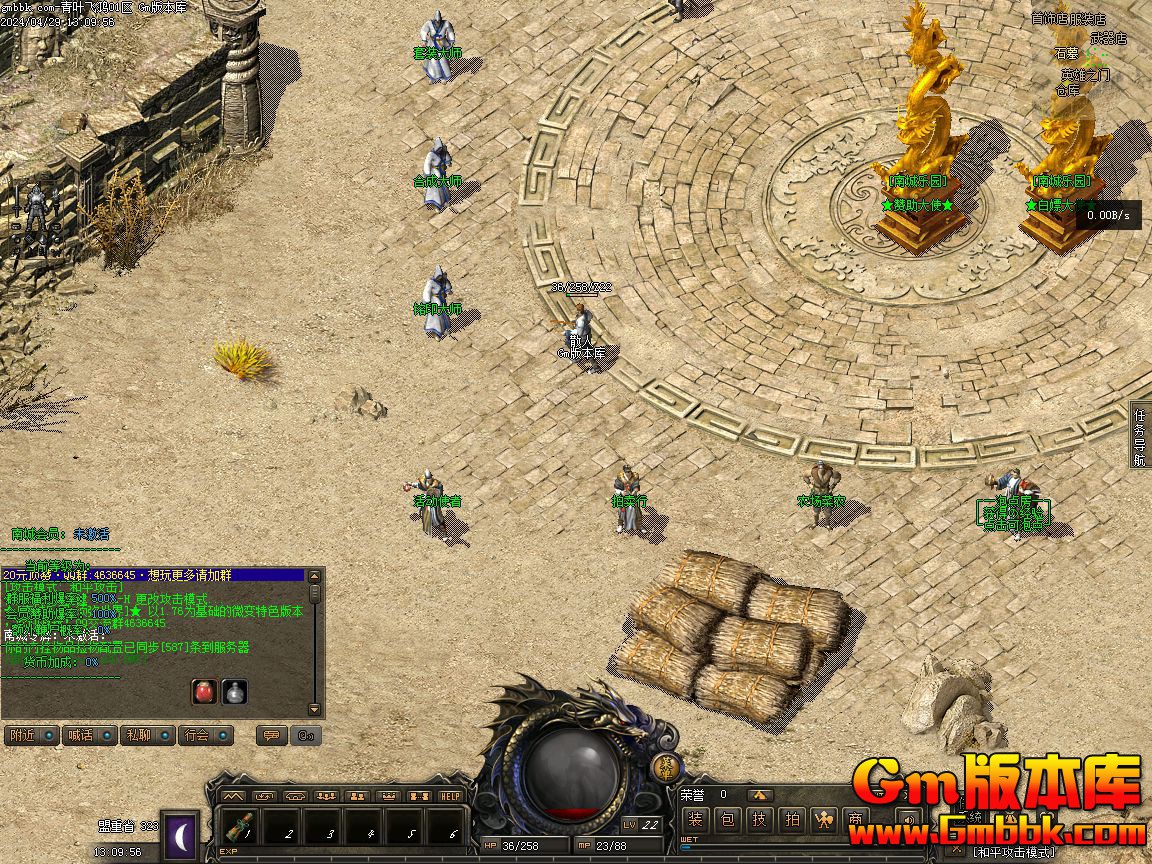Expand the 任务导航 quest navigation tab
Image resolution: width=1152 pixels, height=864 pixels.
[x=1140, y=436]
